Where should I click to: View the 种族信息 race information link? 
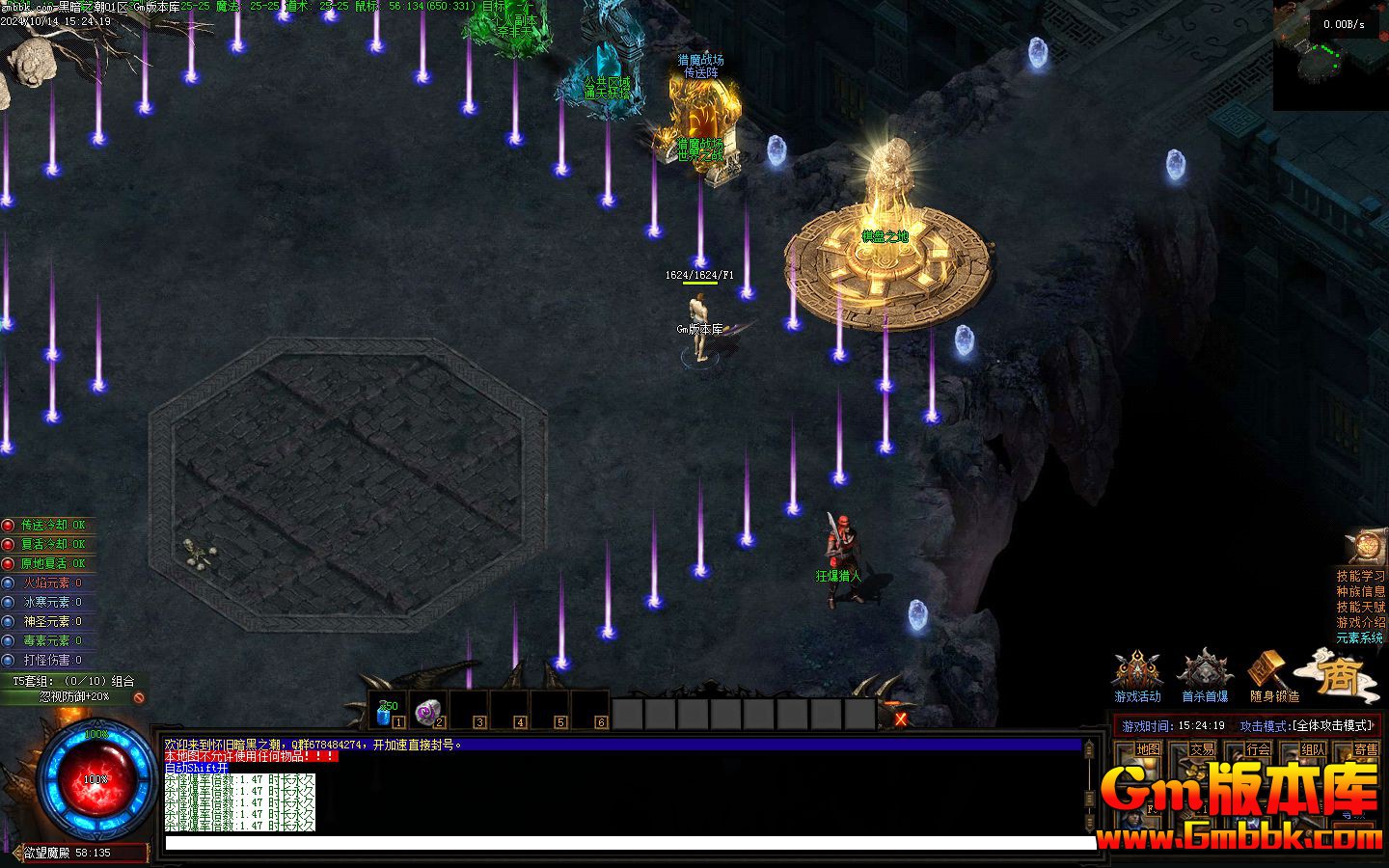(1360, 591)
